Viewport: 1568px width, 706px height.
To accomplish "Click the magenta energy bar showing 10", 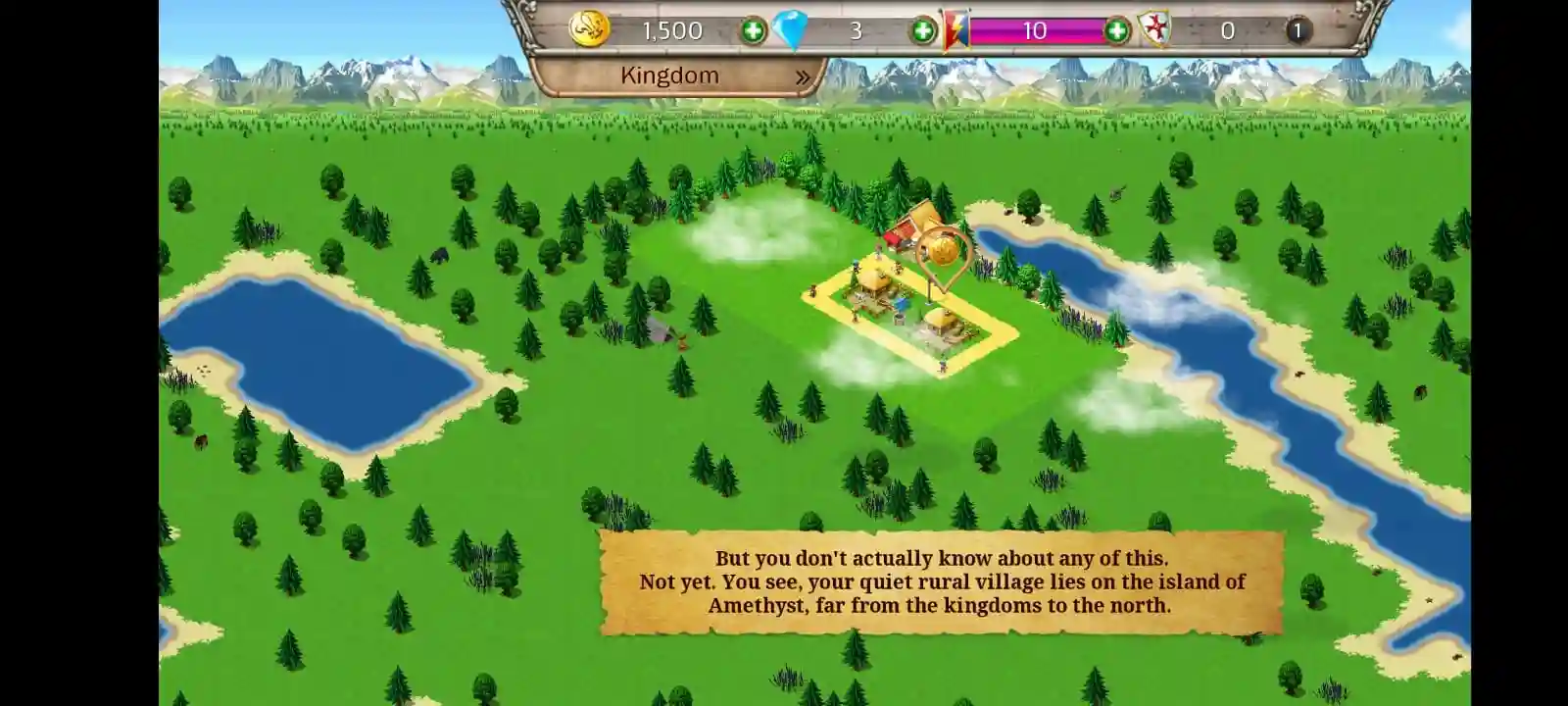I will [x=1036, y=30].
